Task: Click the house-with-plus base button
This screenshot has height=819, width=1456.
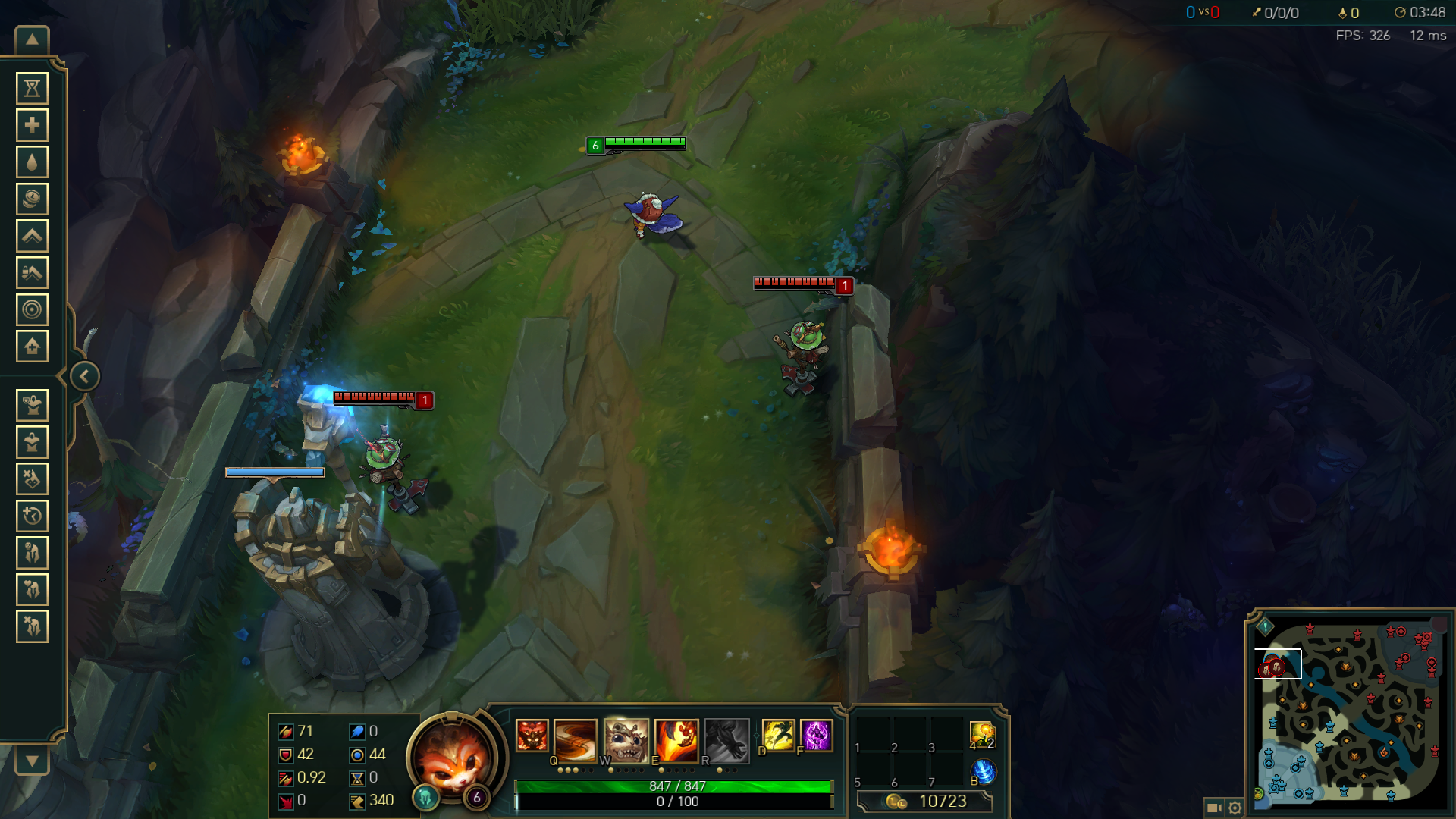Action: (x=32, y=347)
